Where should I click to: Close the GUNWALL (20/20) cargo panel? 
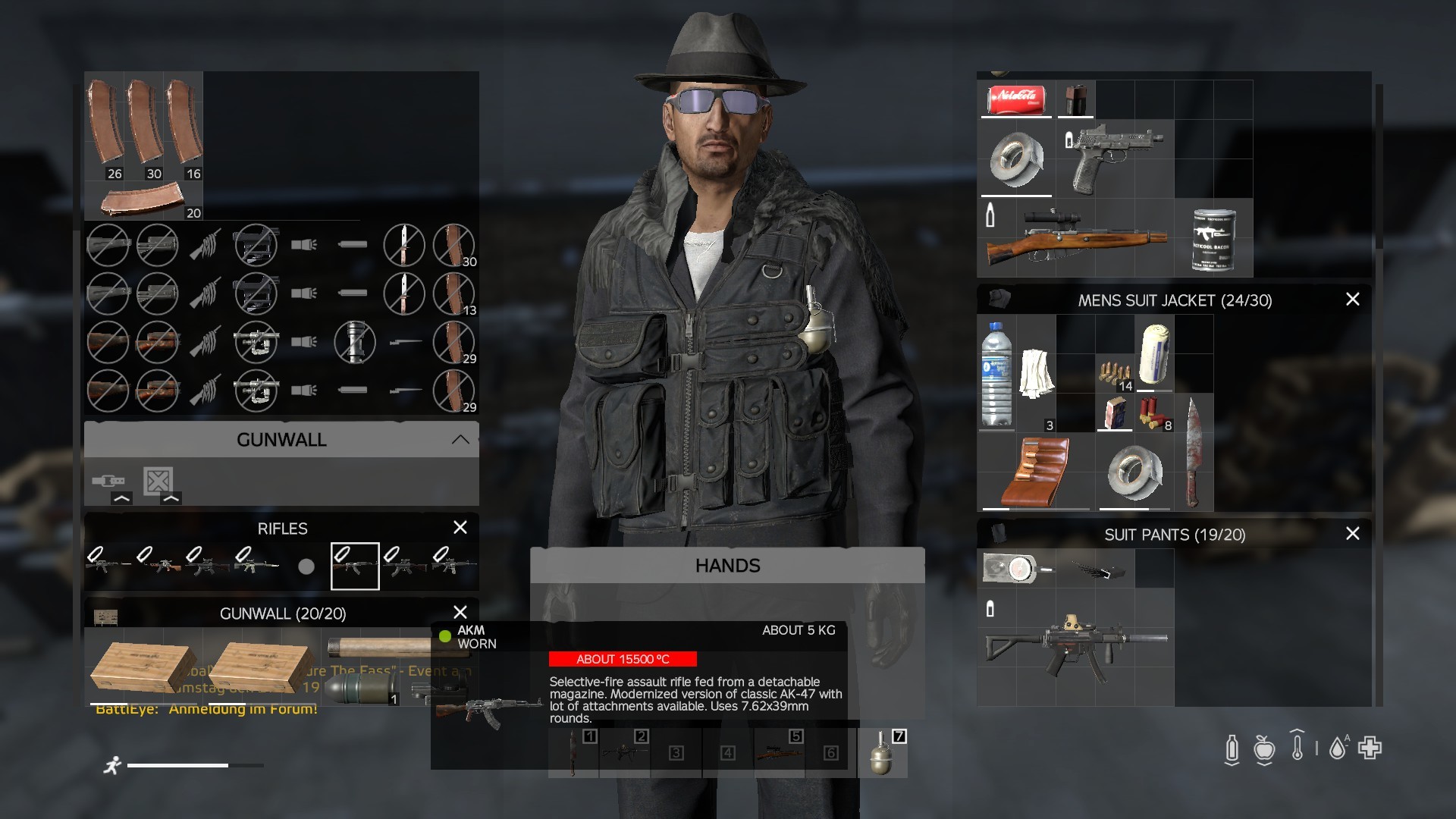coord(460,613)
